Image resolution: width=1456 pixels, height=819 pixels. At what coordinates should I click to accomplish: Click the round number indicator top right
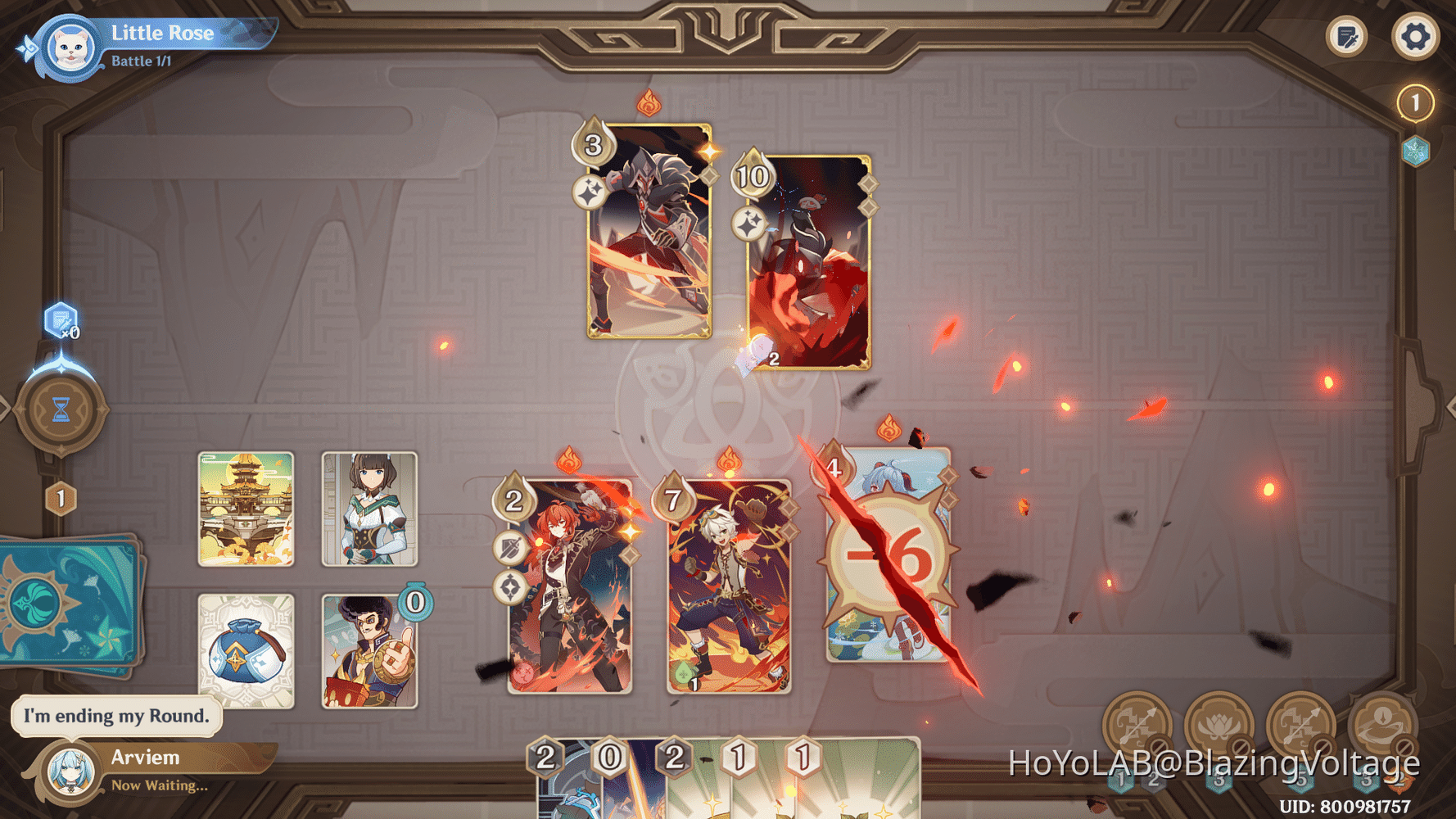click(1416, 102)
